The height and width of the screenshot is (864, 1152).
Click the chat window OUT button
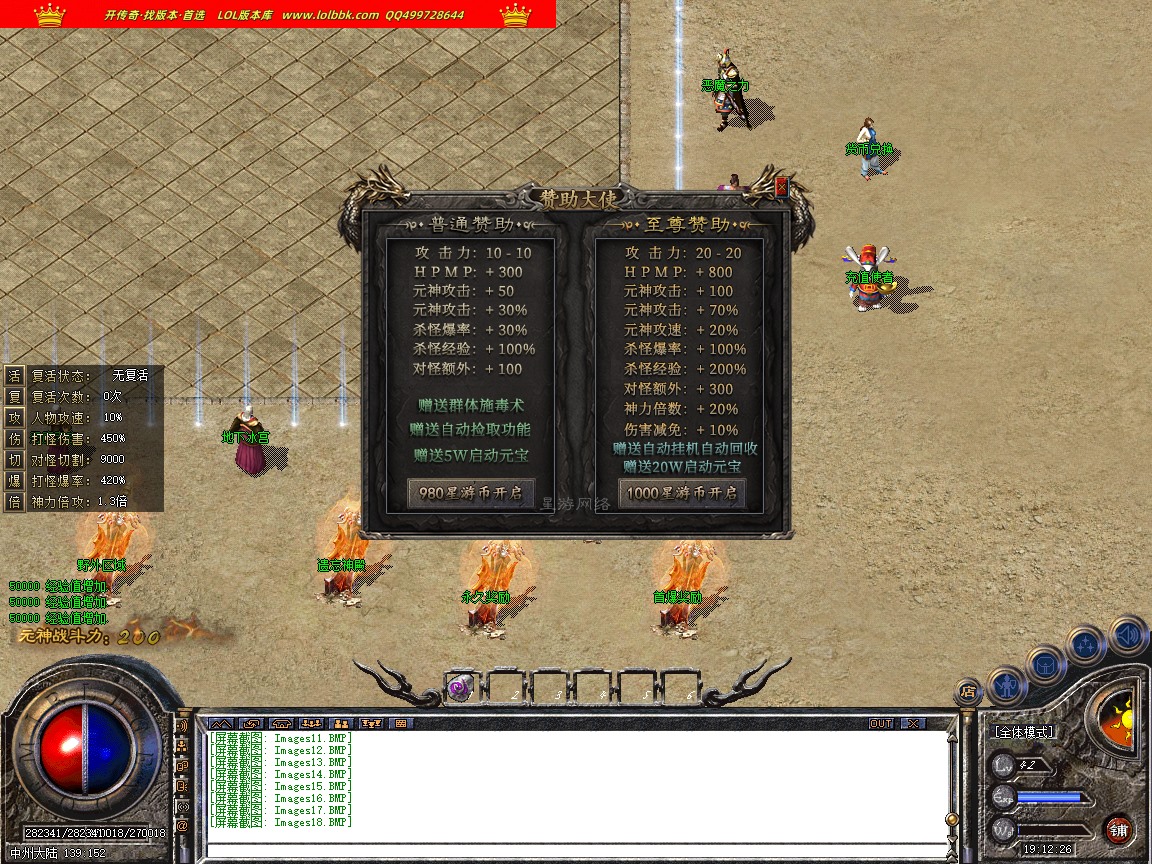[x=881, y=723]
